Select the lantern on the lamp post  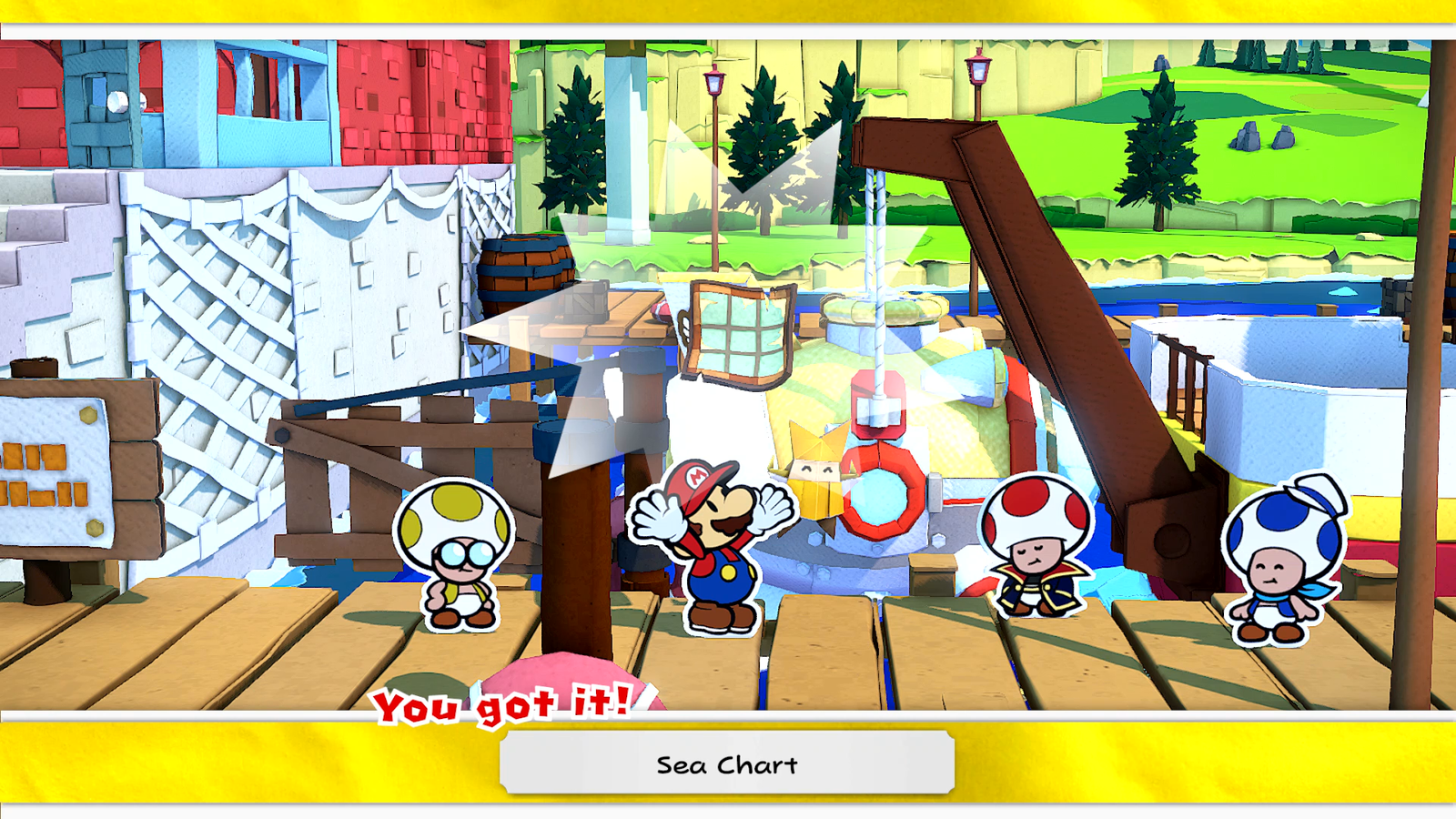coord(714,82)
